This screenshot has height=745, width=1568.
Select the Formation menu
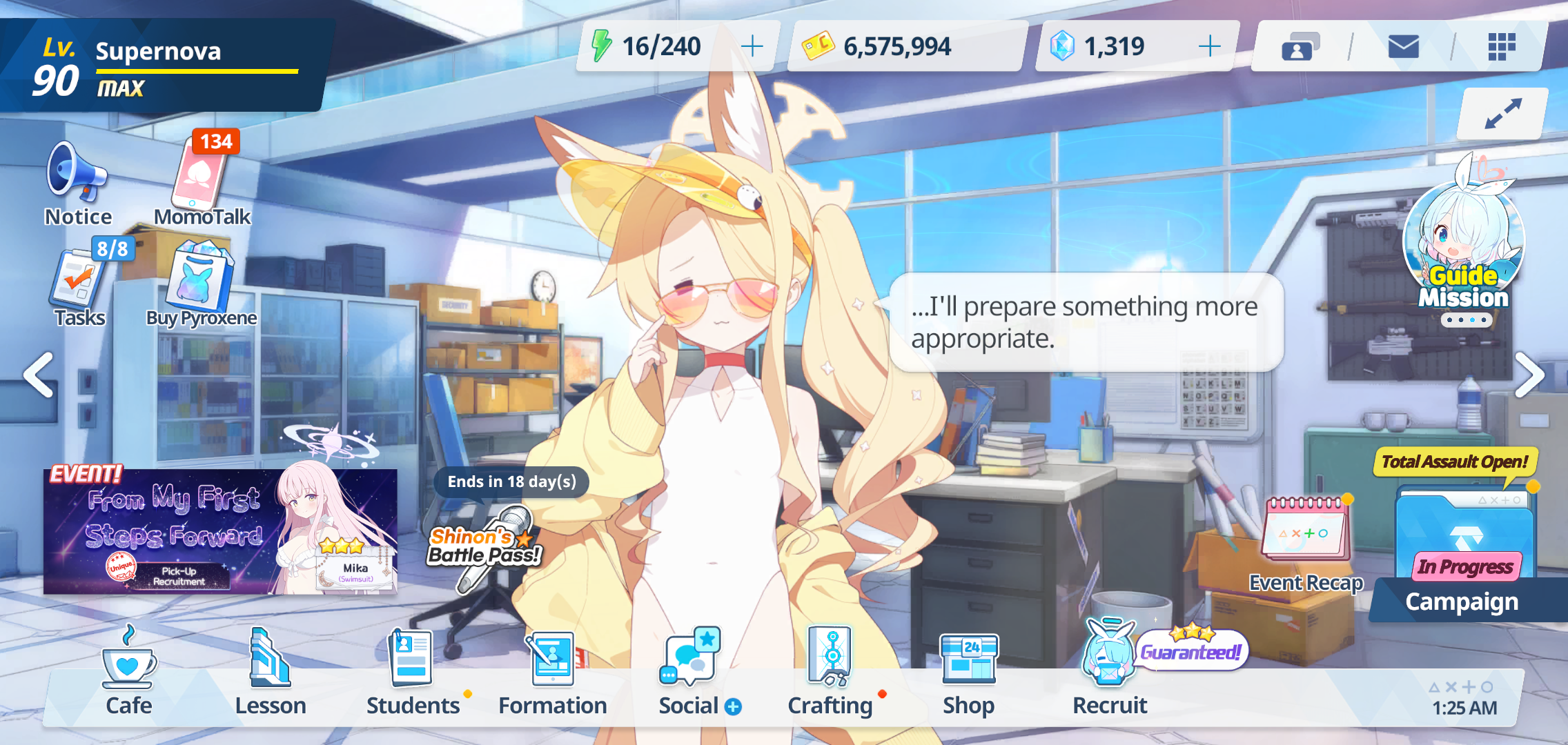(x=552, y=673)
